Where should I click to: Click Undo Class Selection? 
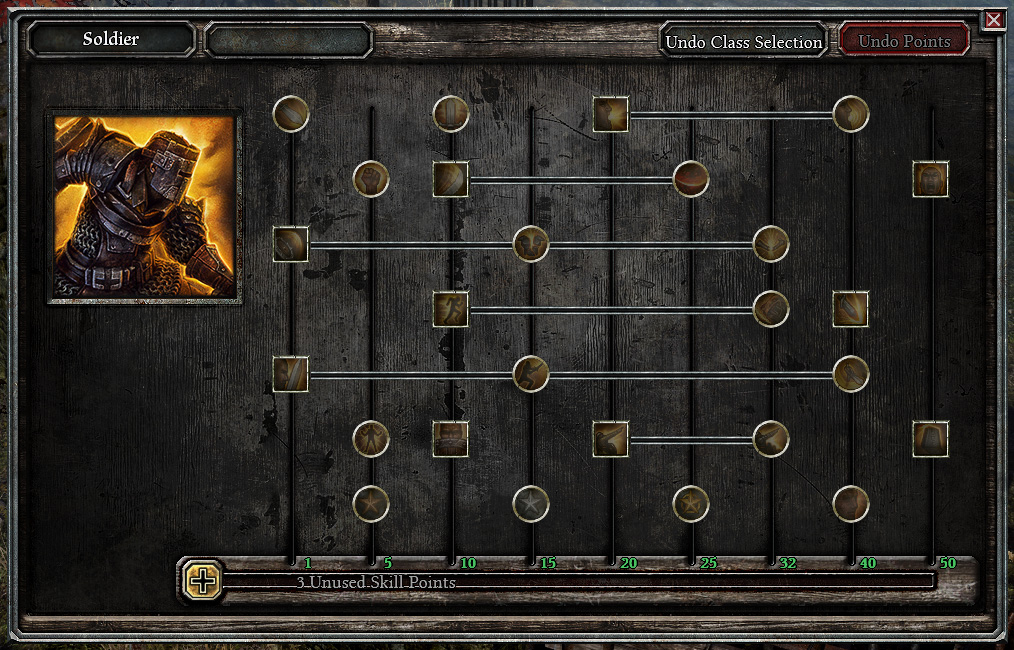click(x=743, y=41)
